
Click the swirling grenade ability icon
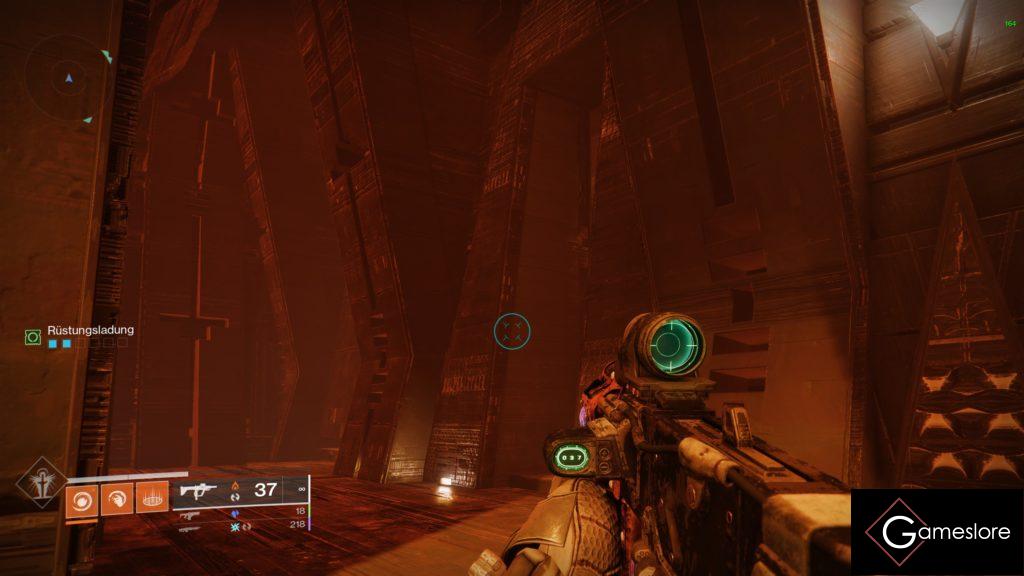point(82,497)
